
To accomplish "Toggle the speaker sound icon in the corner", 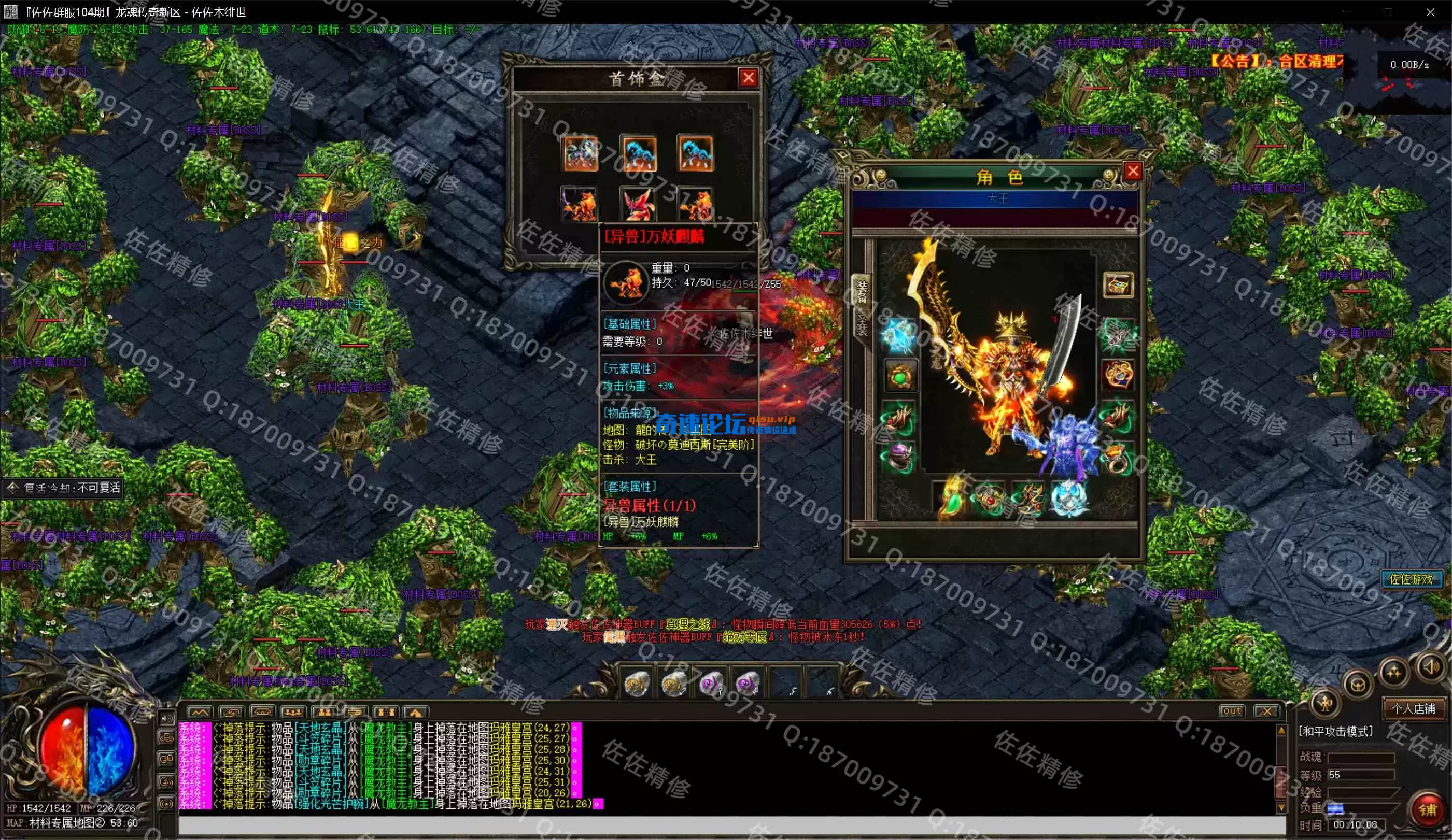I will 1431,667.
